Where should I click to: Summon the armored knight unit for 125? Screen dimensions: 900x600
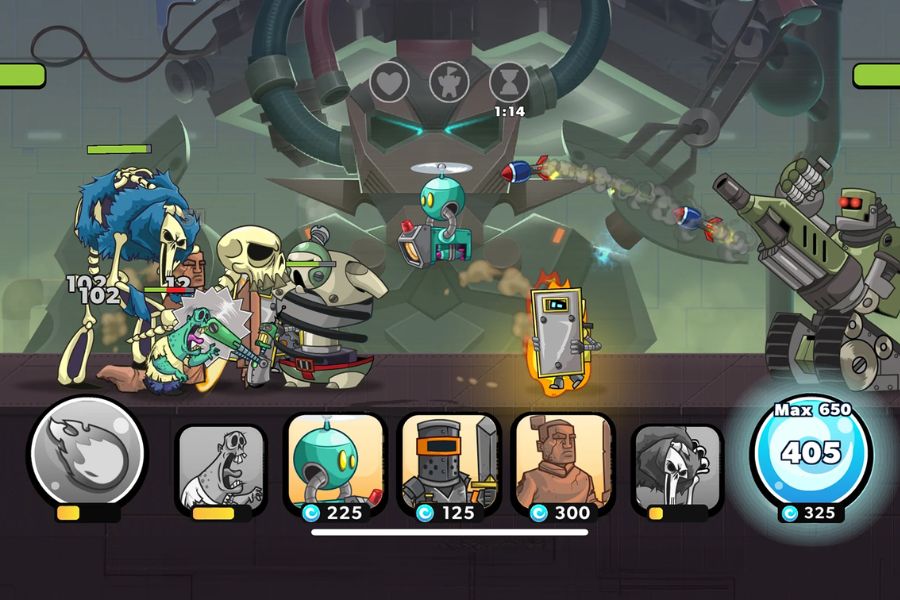point(449,462)
